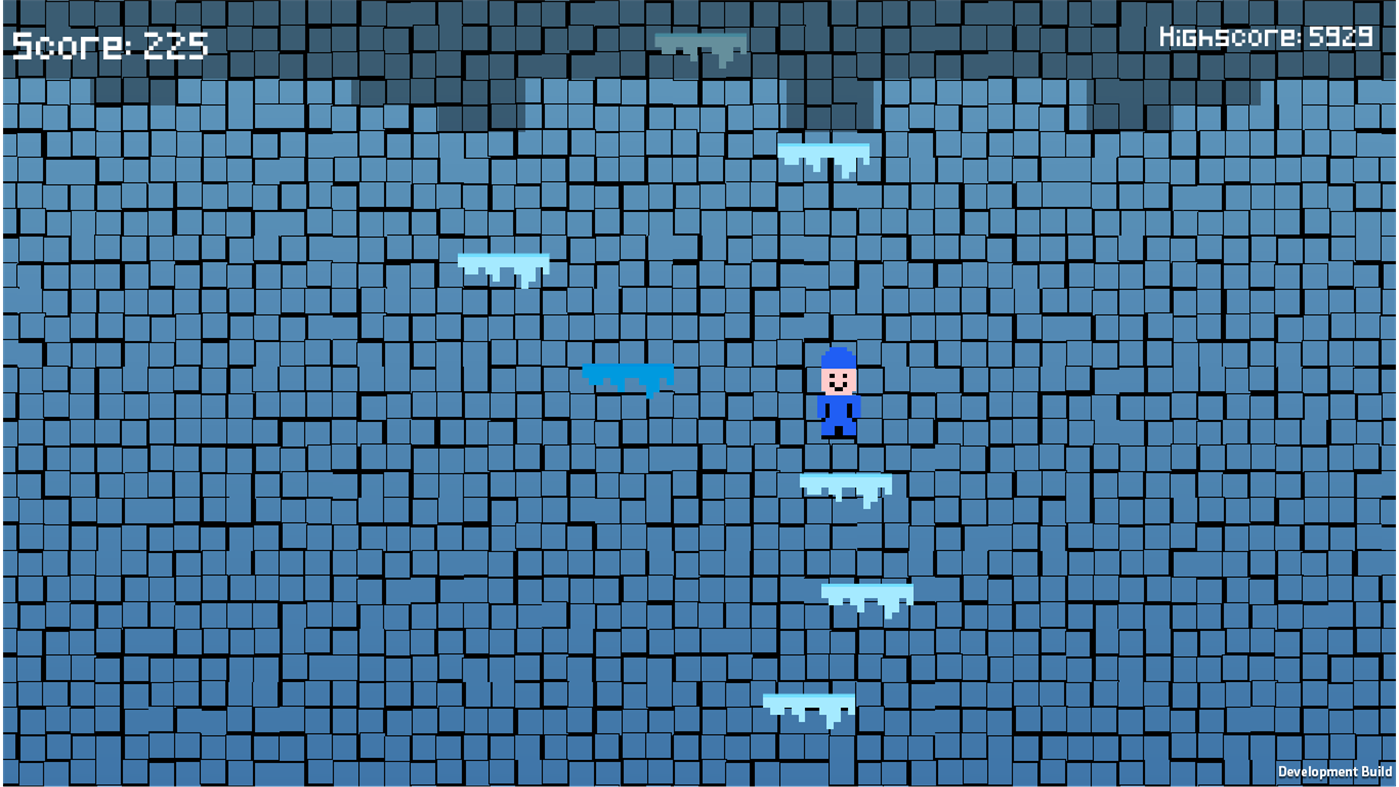Click the ice platform on the left side

(x=503, y=262)
